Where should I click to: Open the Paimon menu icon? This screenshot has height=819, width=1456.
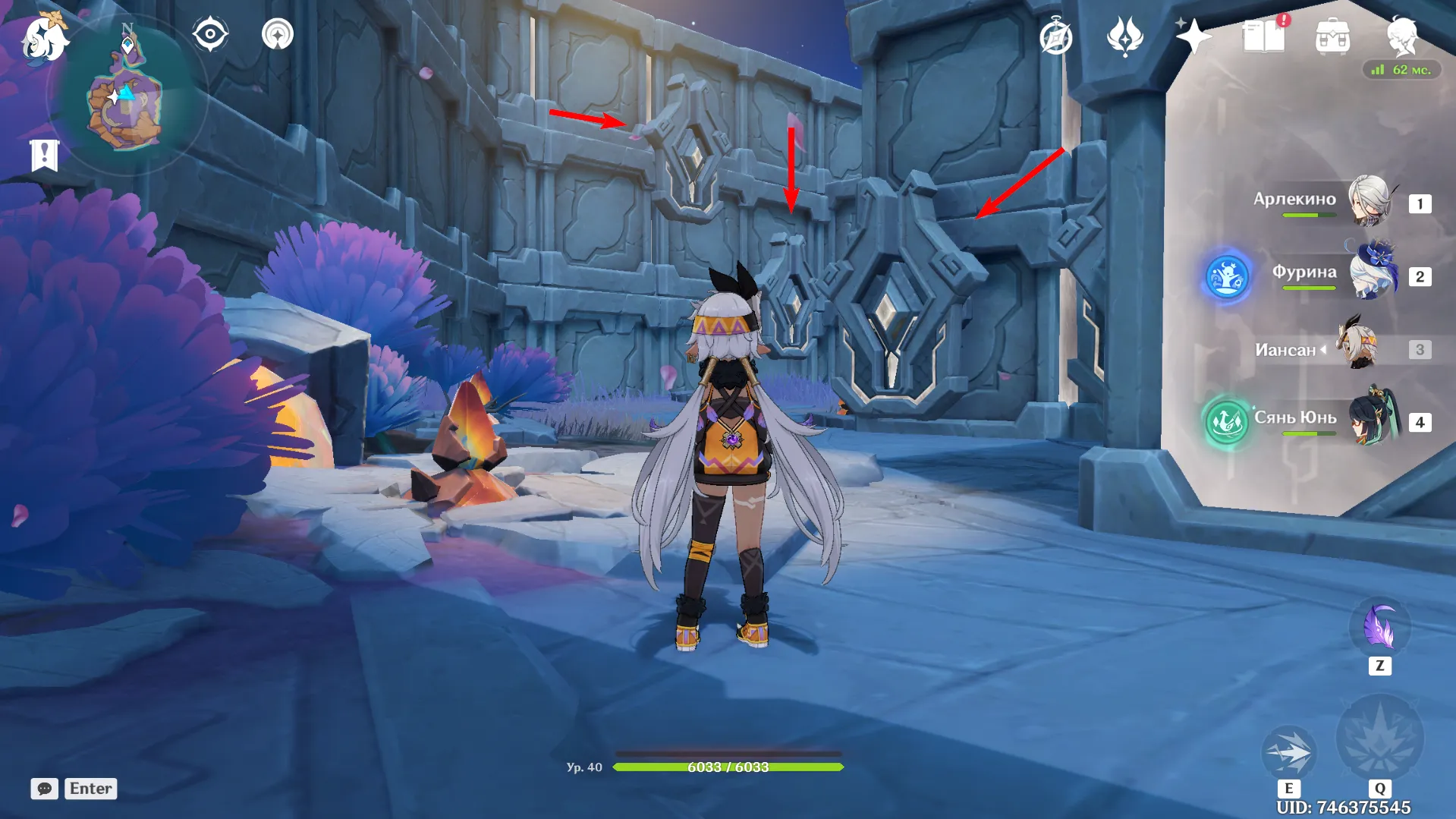point(44,36)
